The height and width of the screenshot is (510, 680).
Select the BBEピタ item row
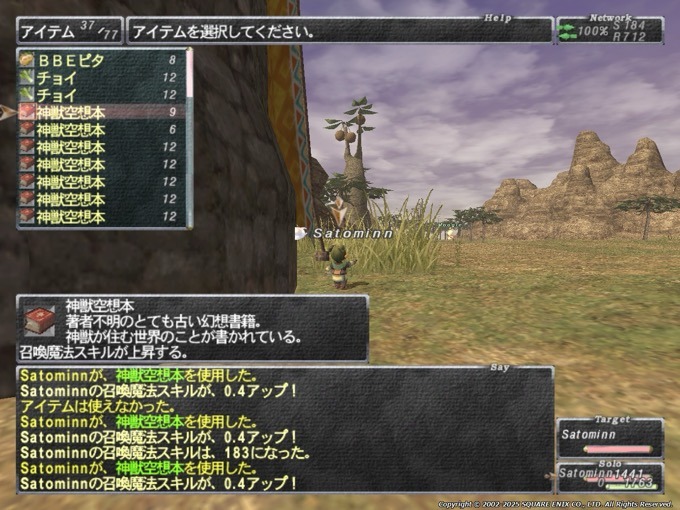100,60
